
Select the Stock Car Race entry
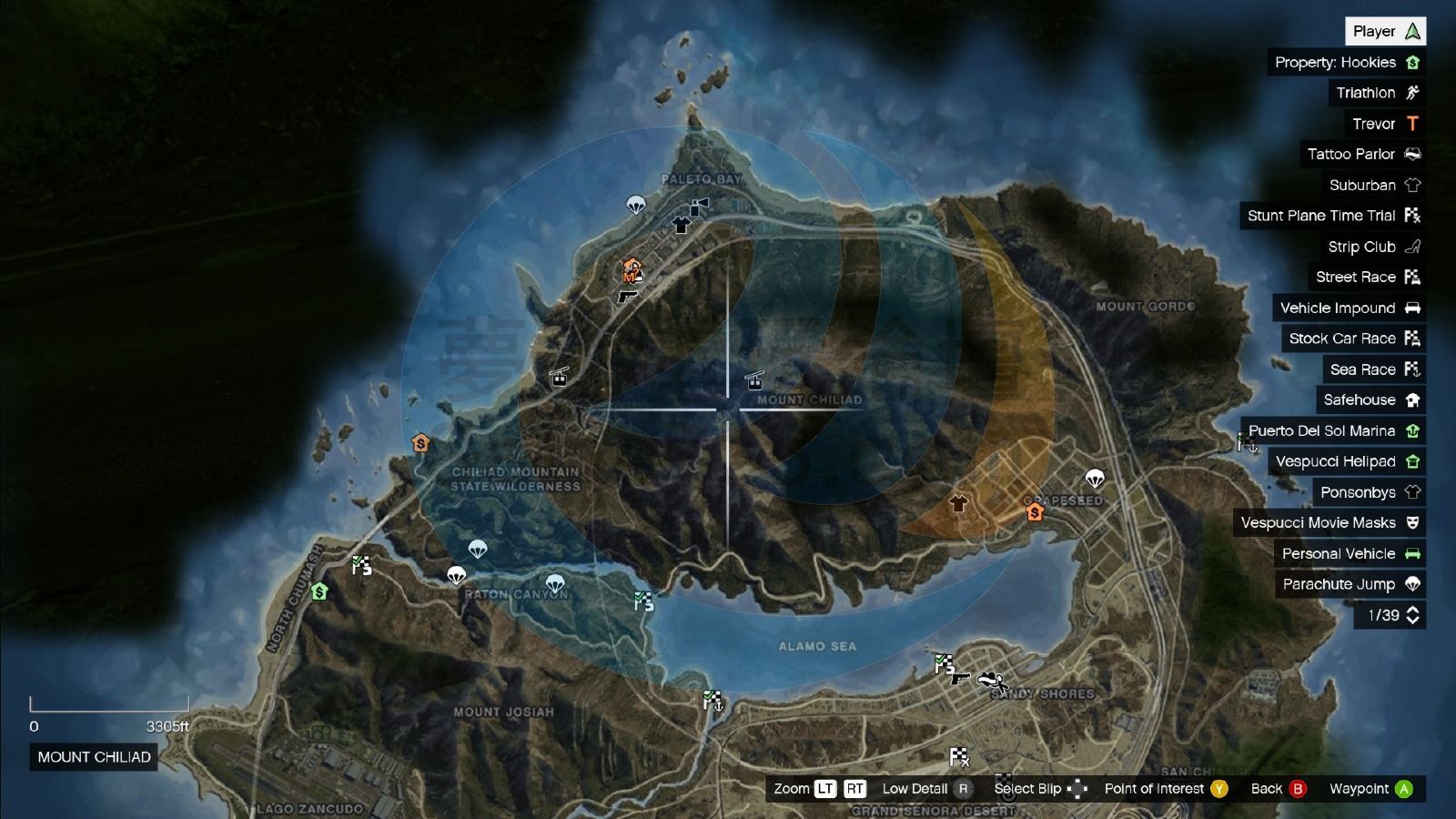point(1353,339)
